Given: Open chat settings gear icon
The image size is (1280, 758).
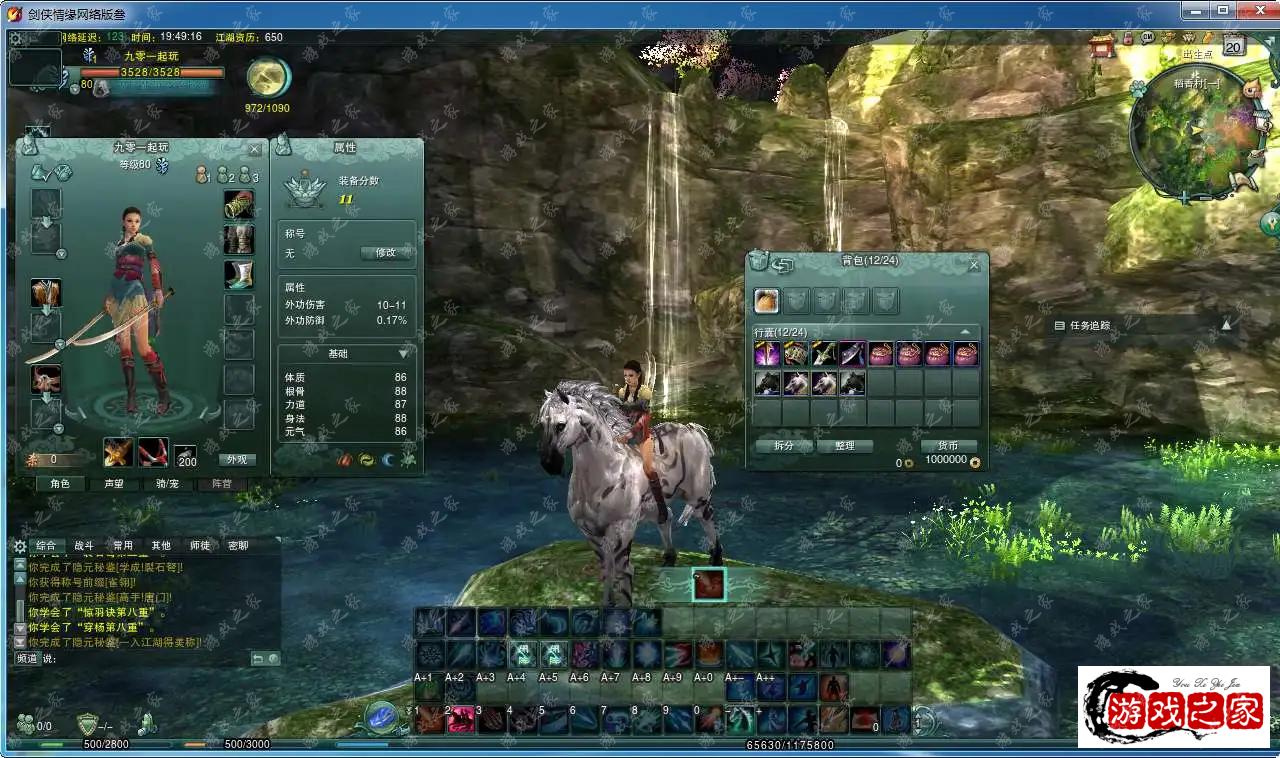Looking at the screenshot, I should tap(20, 546).
